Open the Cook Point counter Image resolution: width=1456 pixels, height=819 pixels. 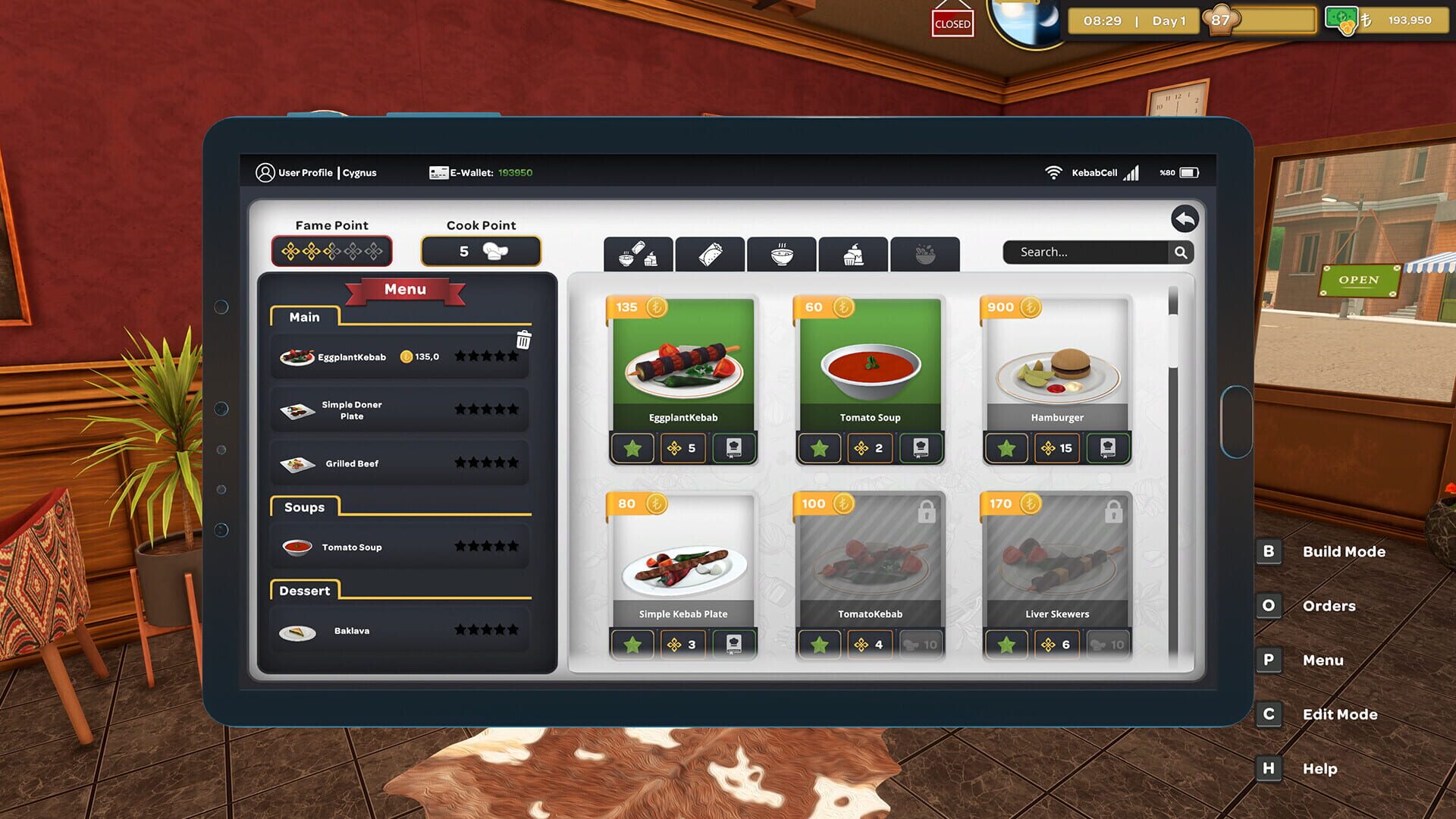coord(481,251)
